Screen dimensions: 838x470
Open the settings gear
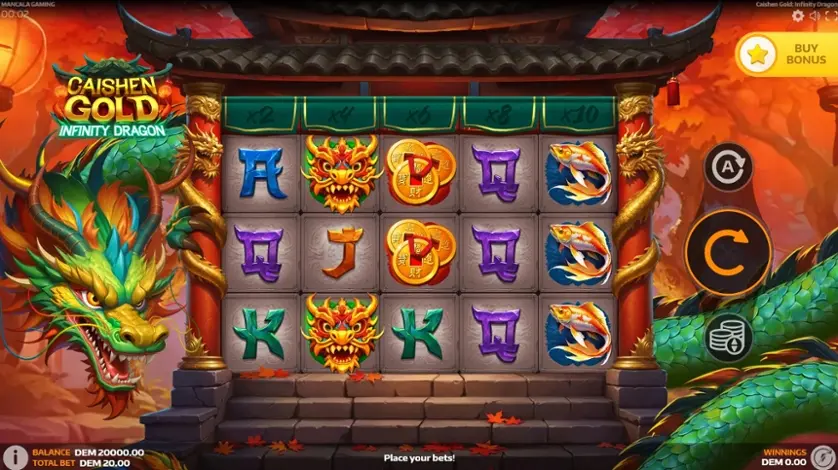(797, 16)
